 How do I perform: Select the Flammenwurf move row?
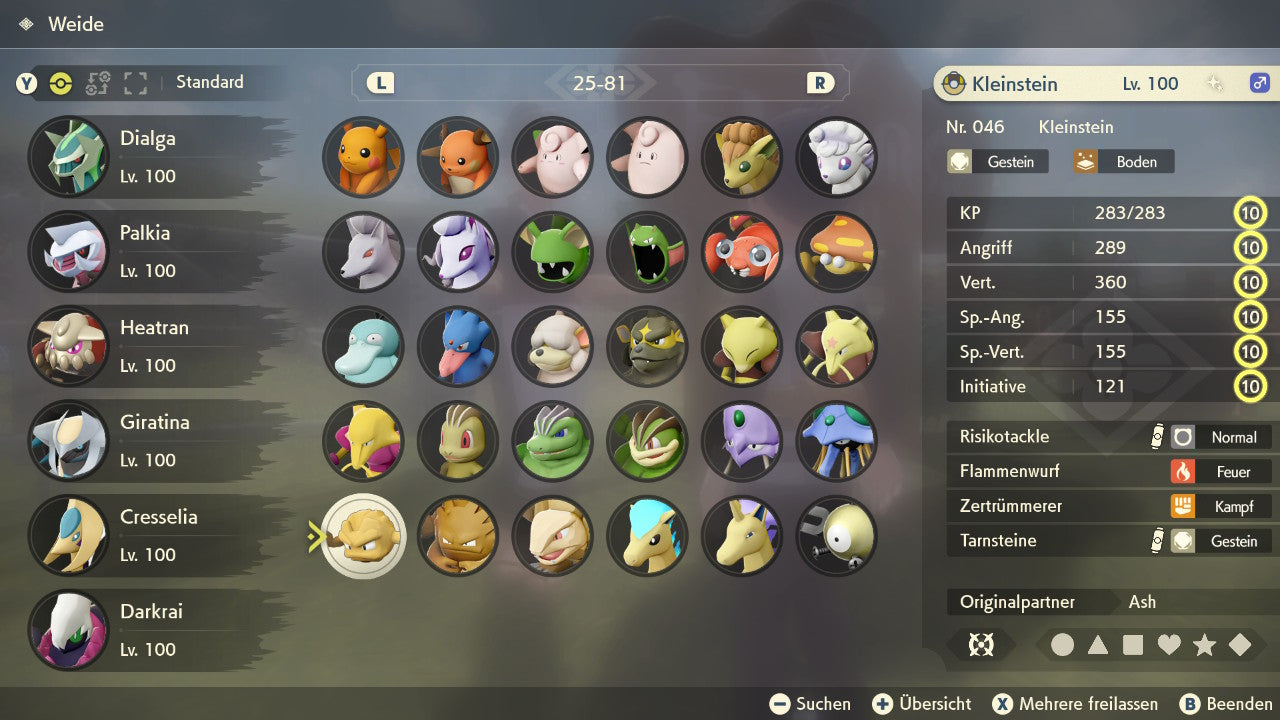pyautogui.click(x=1110, y=471)
